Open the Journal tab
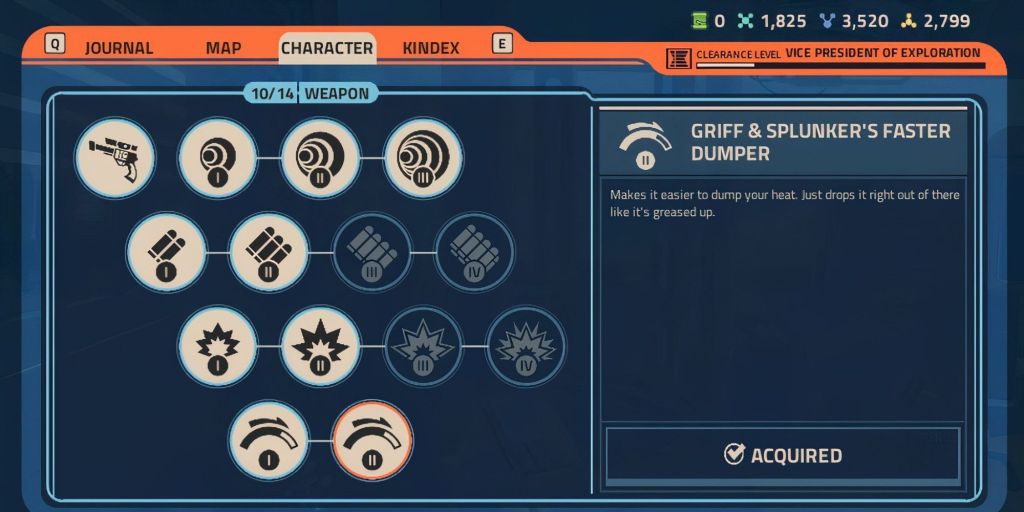This screenshot has height=512, width=1024. pos(118,48)
